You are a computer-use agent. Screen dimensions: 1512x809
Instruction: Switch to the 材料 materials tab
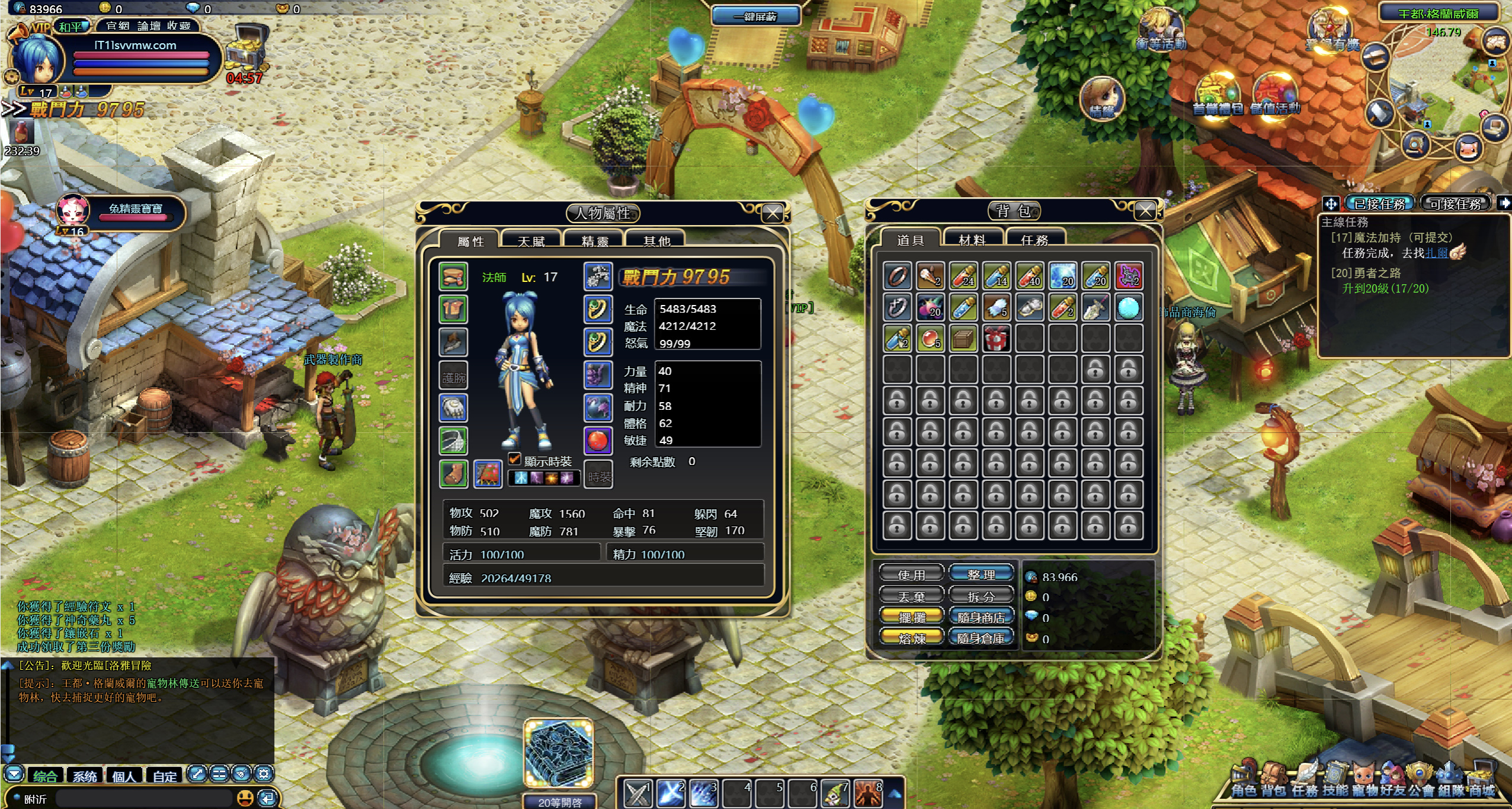[x=972, y=240]
